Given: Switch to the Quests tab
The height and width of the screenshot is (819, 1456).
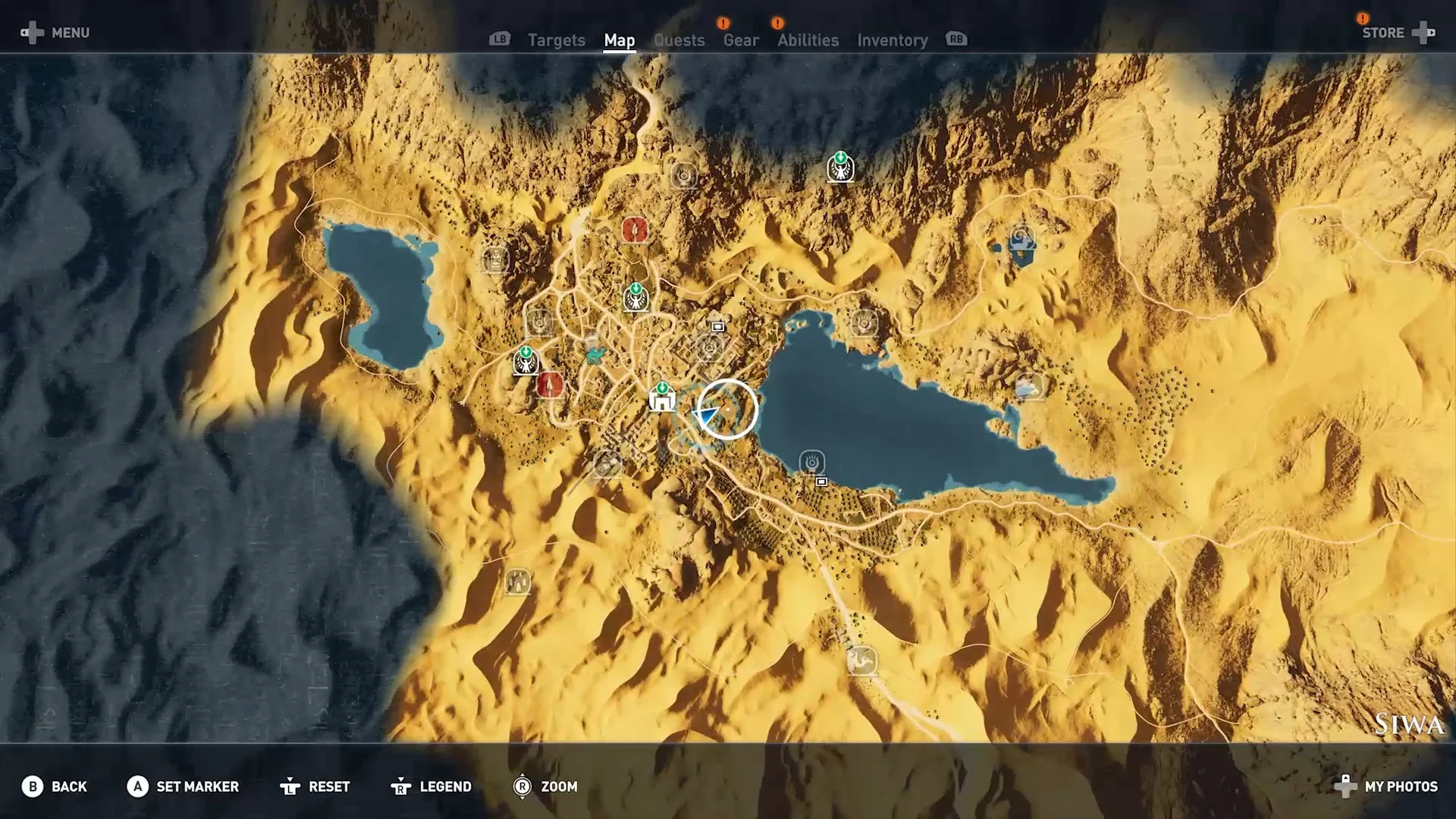Looking at the screenshot, I should pos(679,40).
